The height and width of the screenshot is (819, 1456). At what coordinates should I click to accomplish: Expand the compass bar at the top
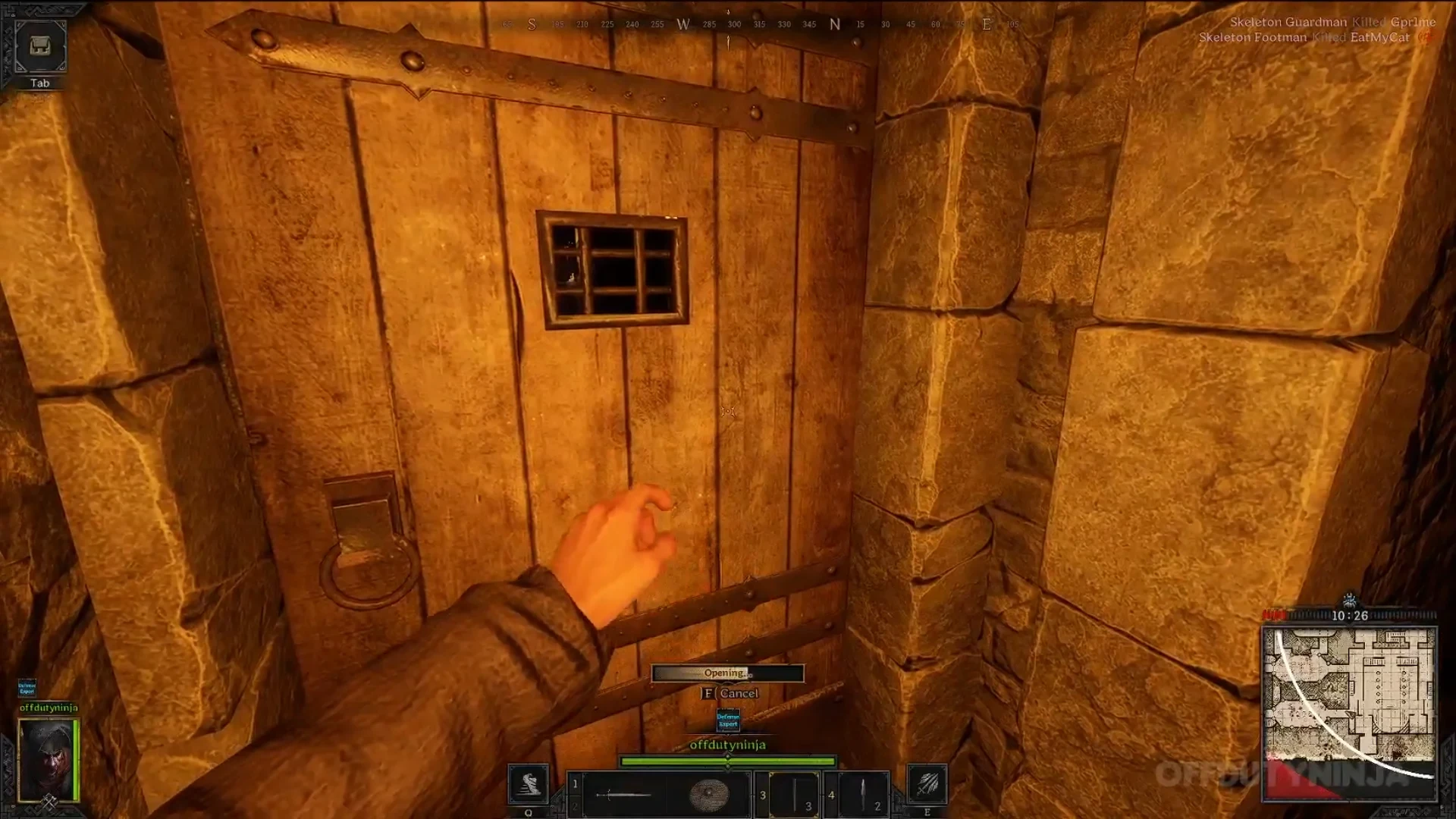[728, 24]
